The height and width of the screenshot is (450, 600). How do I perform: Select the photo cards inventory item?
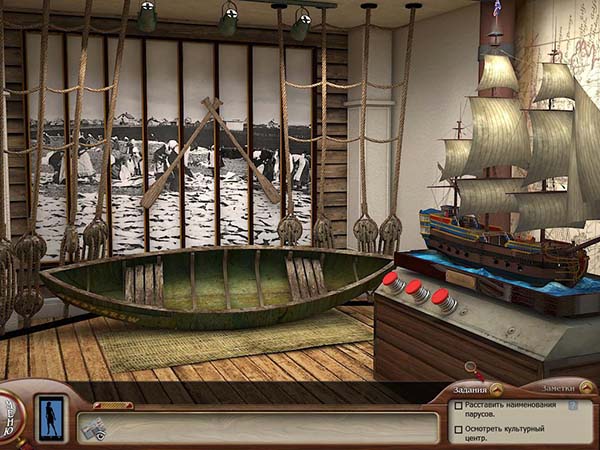point(95,428)
